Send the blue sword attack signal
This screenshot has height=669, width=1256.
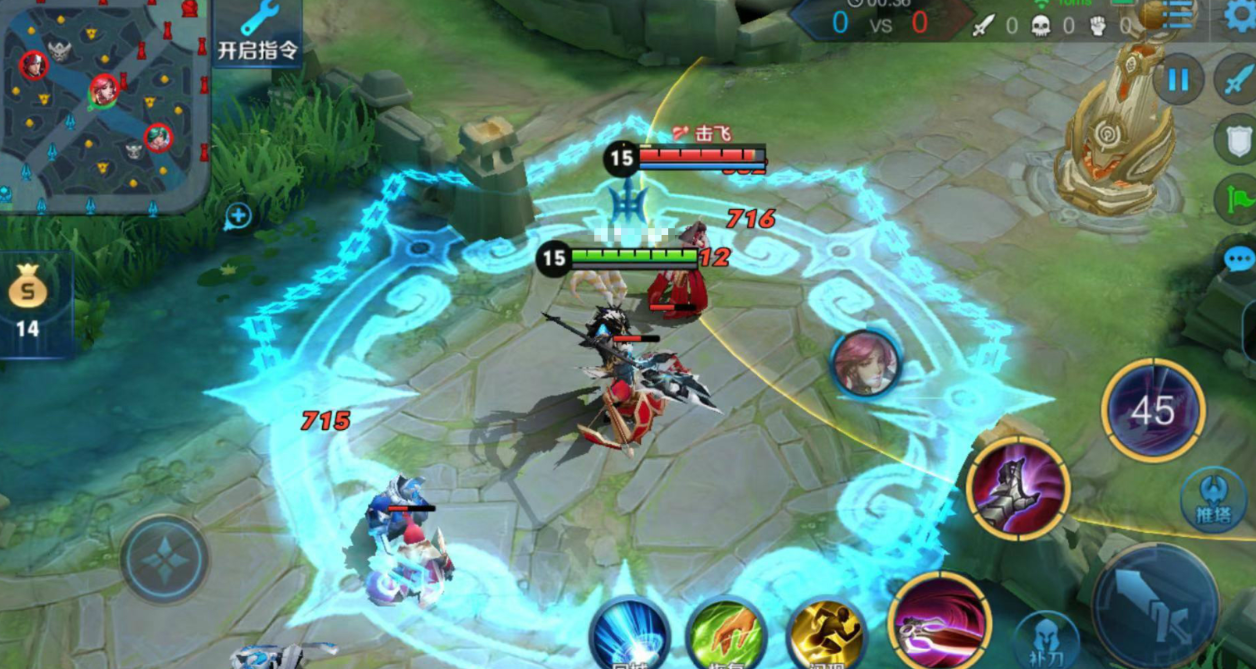(1236, 80)
